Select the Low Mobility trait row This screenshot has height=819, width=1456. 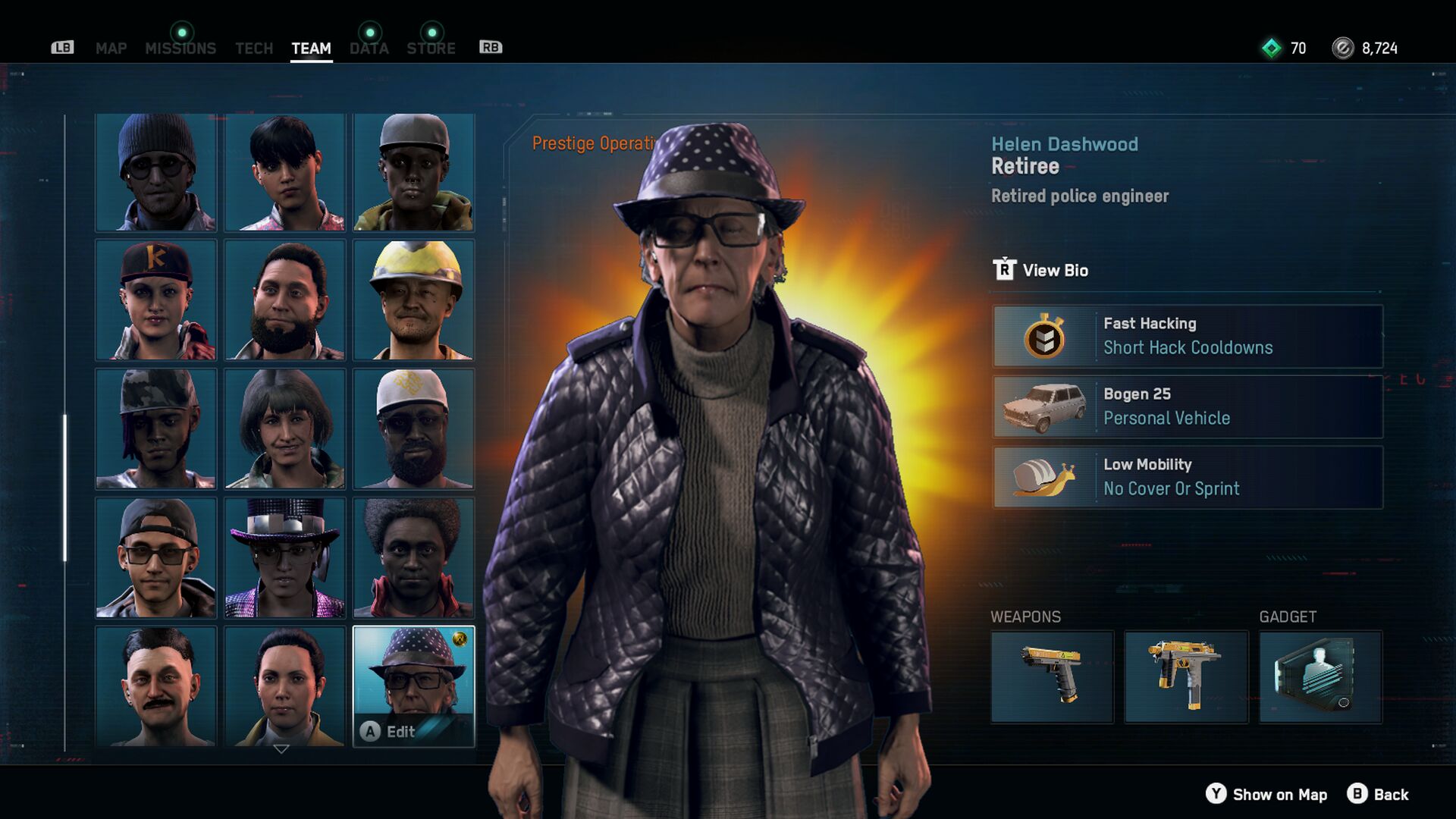coord(1188,477)
